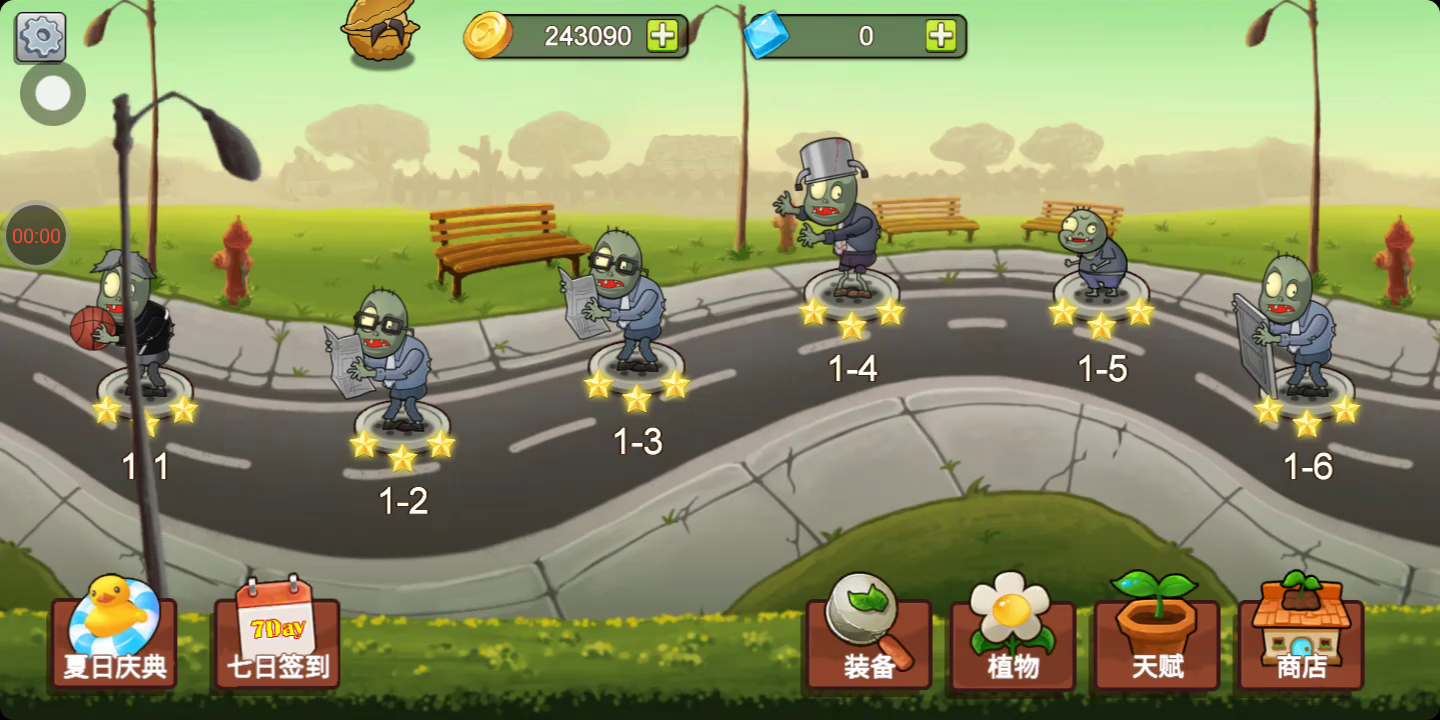
Task: Click the 00:00 screen recording timer overlay
Action: [37, 236]
